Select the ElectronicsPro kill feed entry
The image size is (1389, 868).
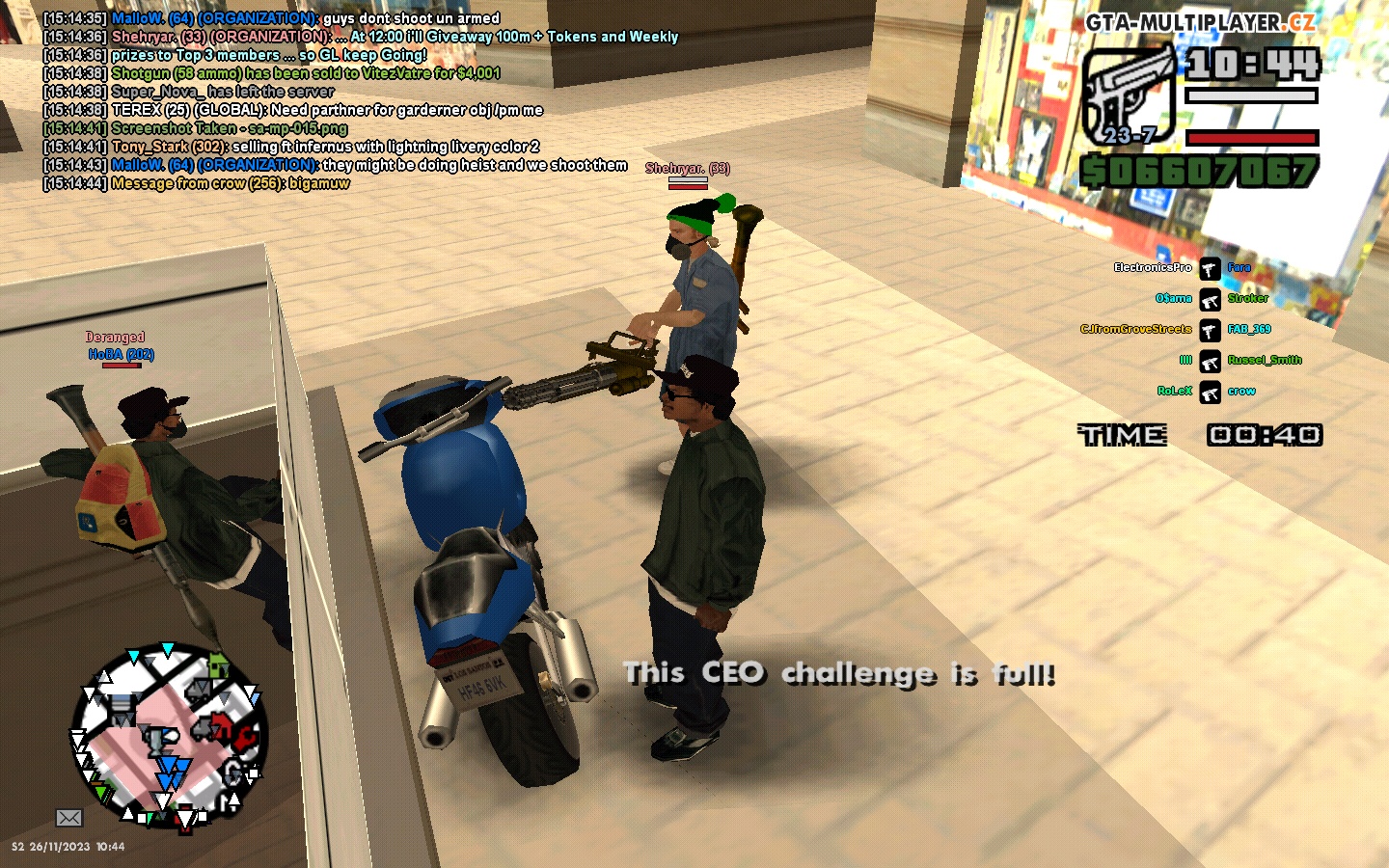(x=1153, y=267)
